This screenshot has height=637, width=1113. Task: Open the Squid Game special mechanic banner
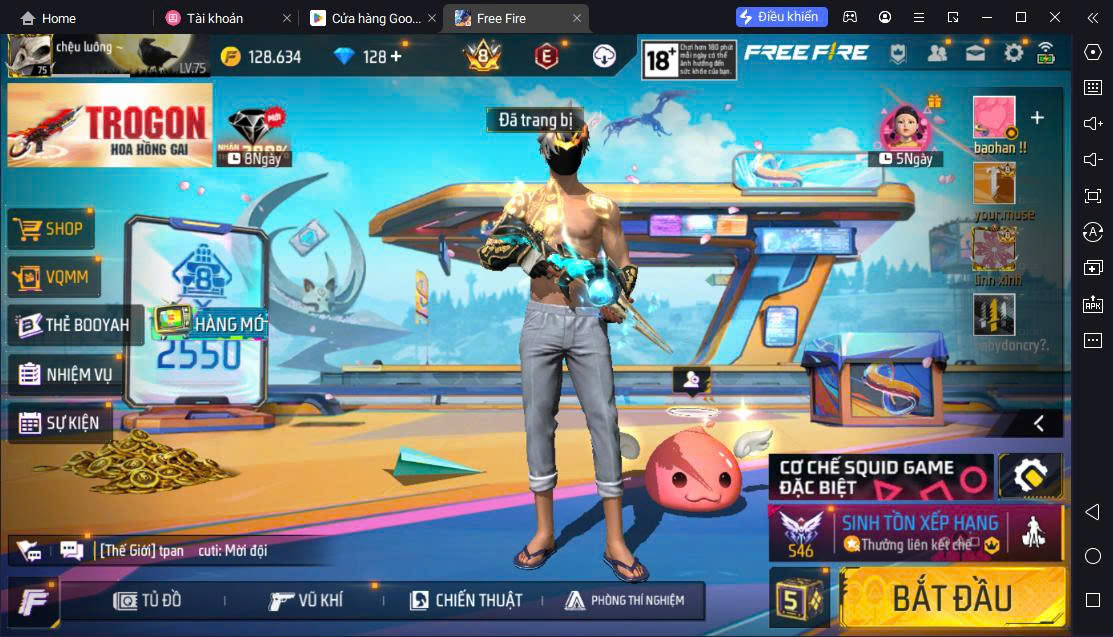(880, 477)
